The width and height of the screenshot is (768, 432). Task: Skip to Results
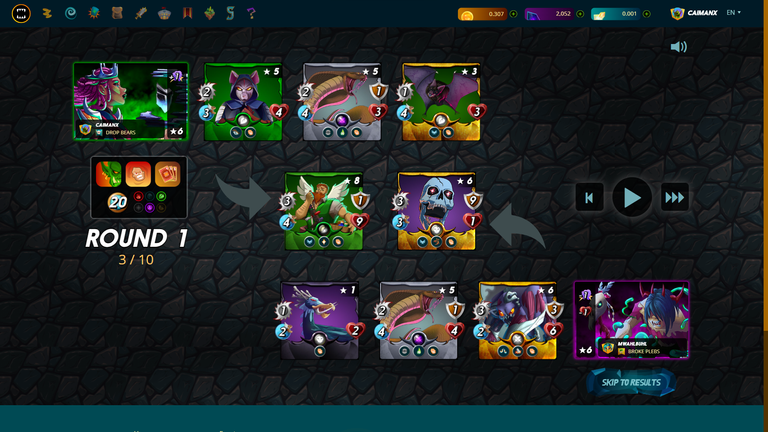[631, 382]
